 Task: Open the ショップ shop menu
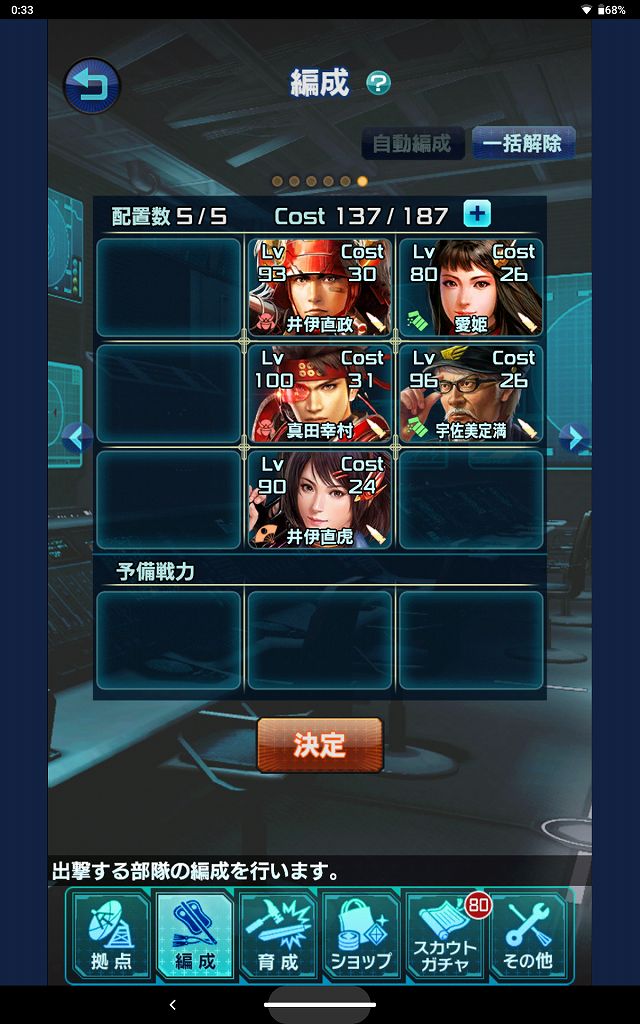point(362,936)
